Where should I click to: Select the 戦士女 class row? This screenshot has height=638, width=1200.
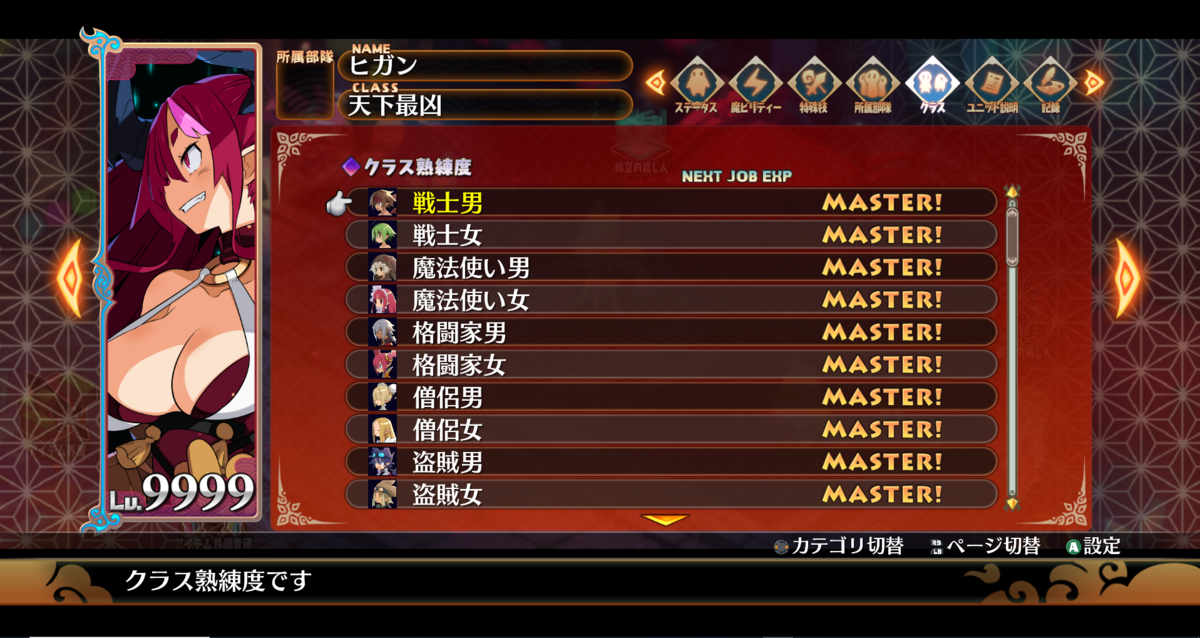[x=670, y=235]
